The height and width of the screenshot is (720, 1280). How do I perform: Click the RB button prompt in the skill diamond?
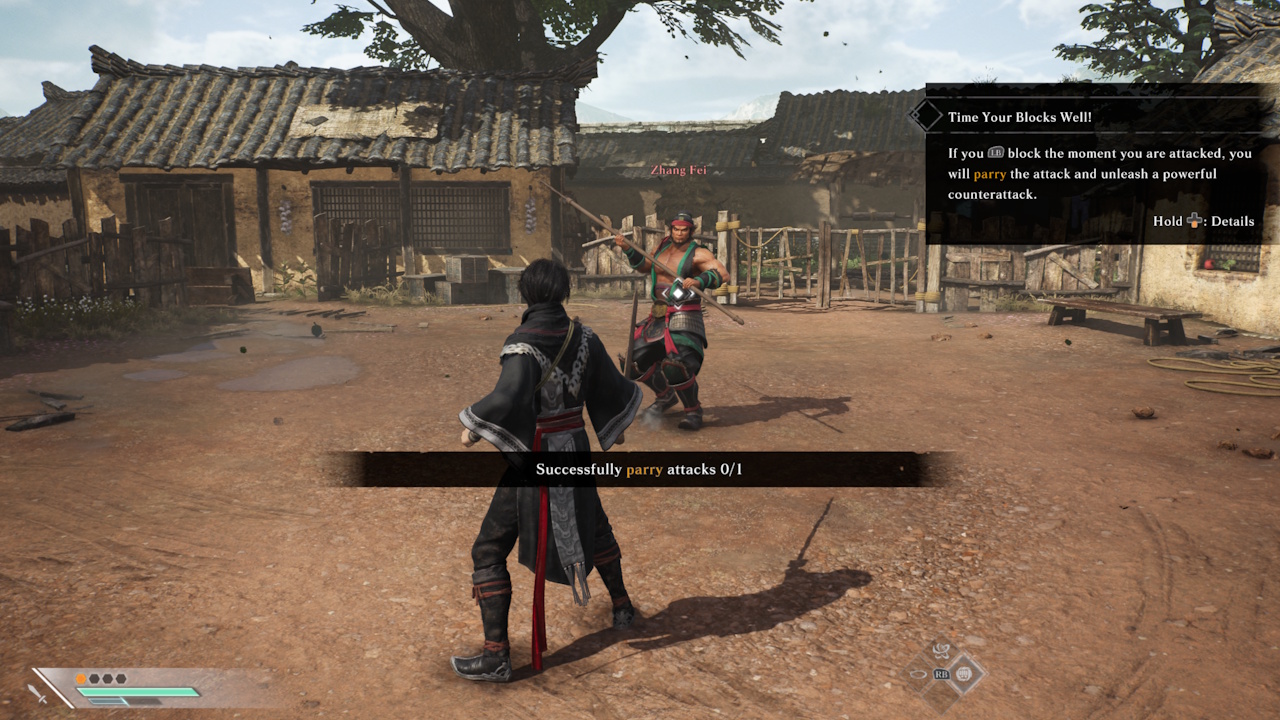[x=941, y=674]
